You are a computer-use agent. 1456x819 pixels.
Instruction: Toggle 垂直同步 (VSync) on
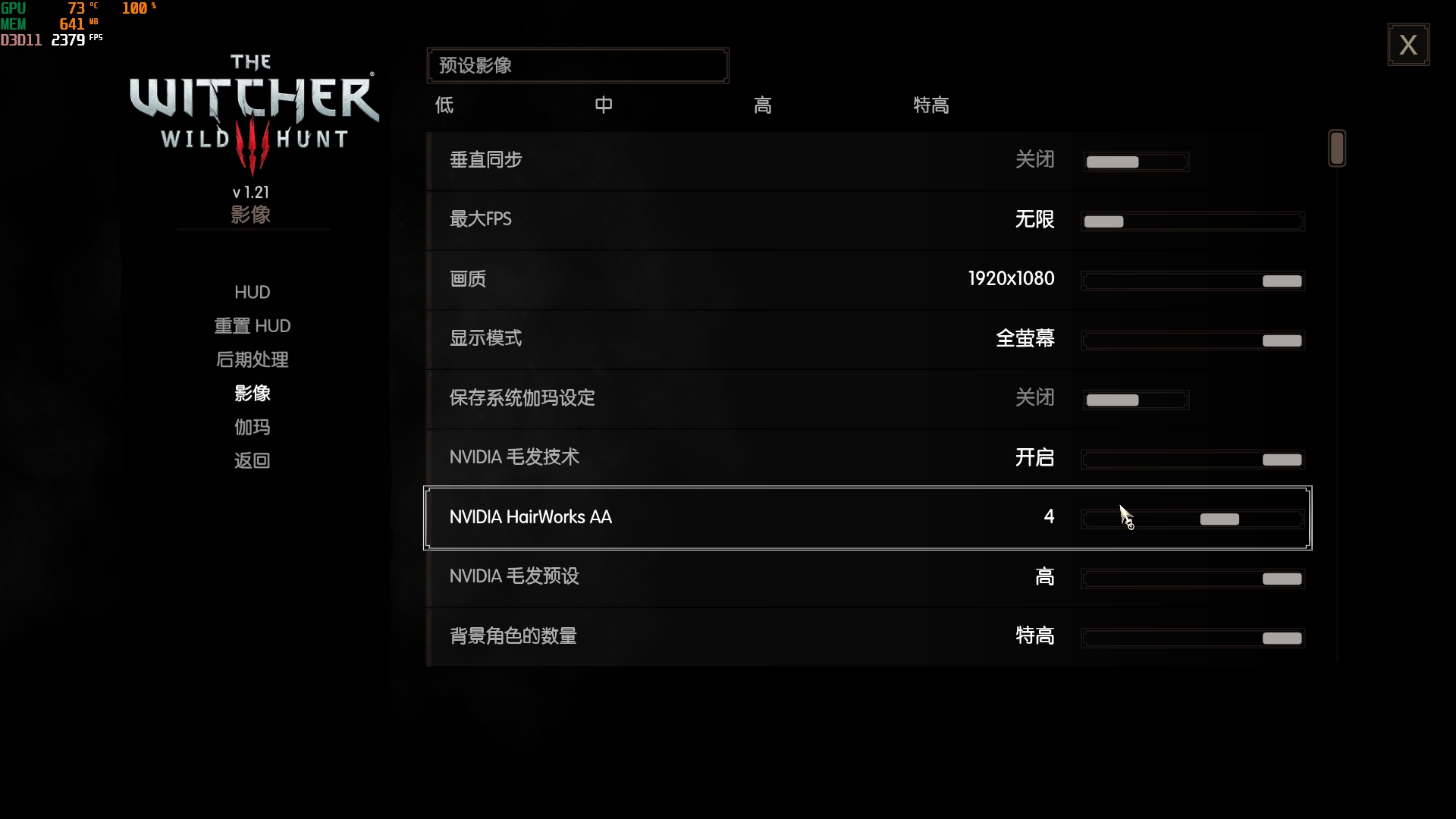tap(1136, 162)
